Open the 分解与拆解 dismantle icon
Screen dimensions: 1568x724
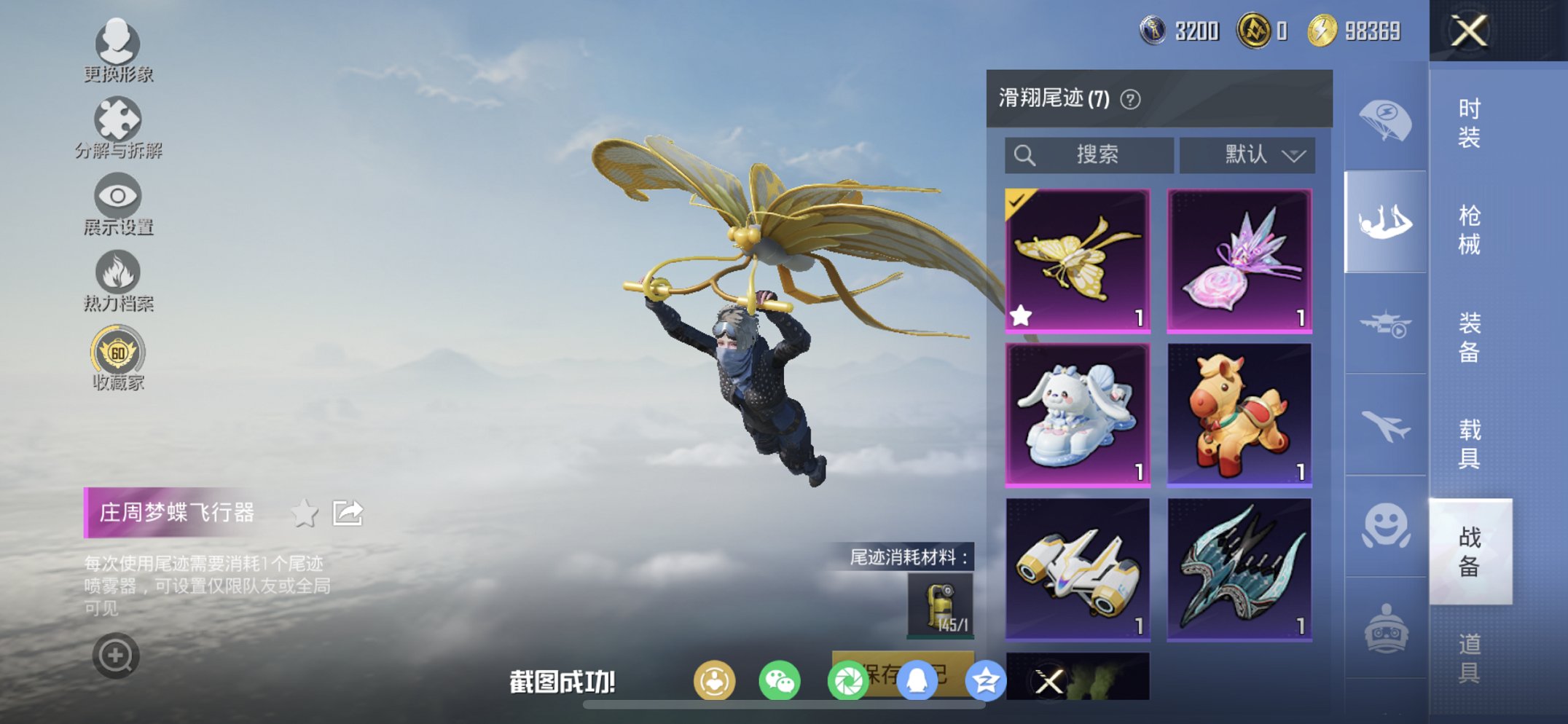tap(117, 119)
